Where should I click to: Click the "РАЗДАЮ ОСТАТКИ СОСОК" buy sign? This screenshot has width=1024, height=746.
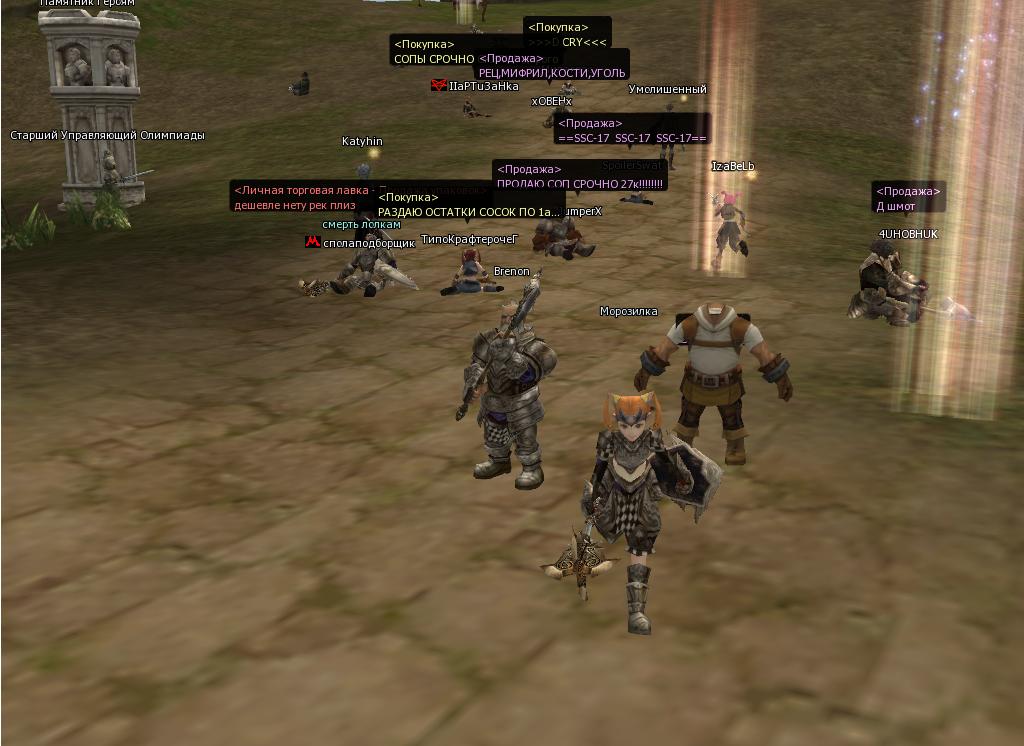(x=468, y=212)
